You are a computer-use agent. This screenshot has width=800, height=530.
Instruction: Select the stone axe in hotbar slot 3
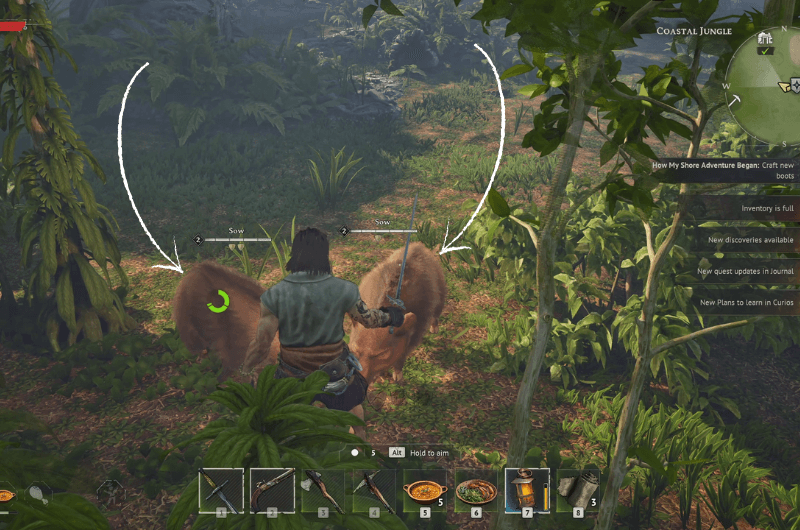point(323,490)
